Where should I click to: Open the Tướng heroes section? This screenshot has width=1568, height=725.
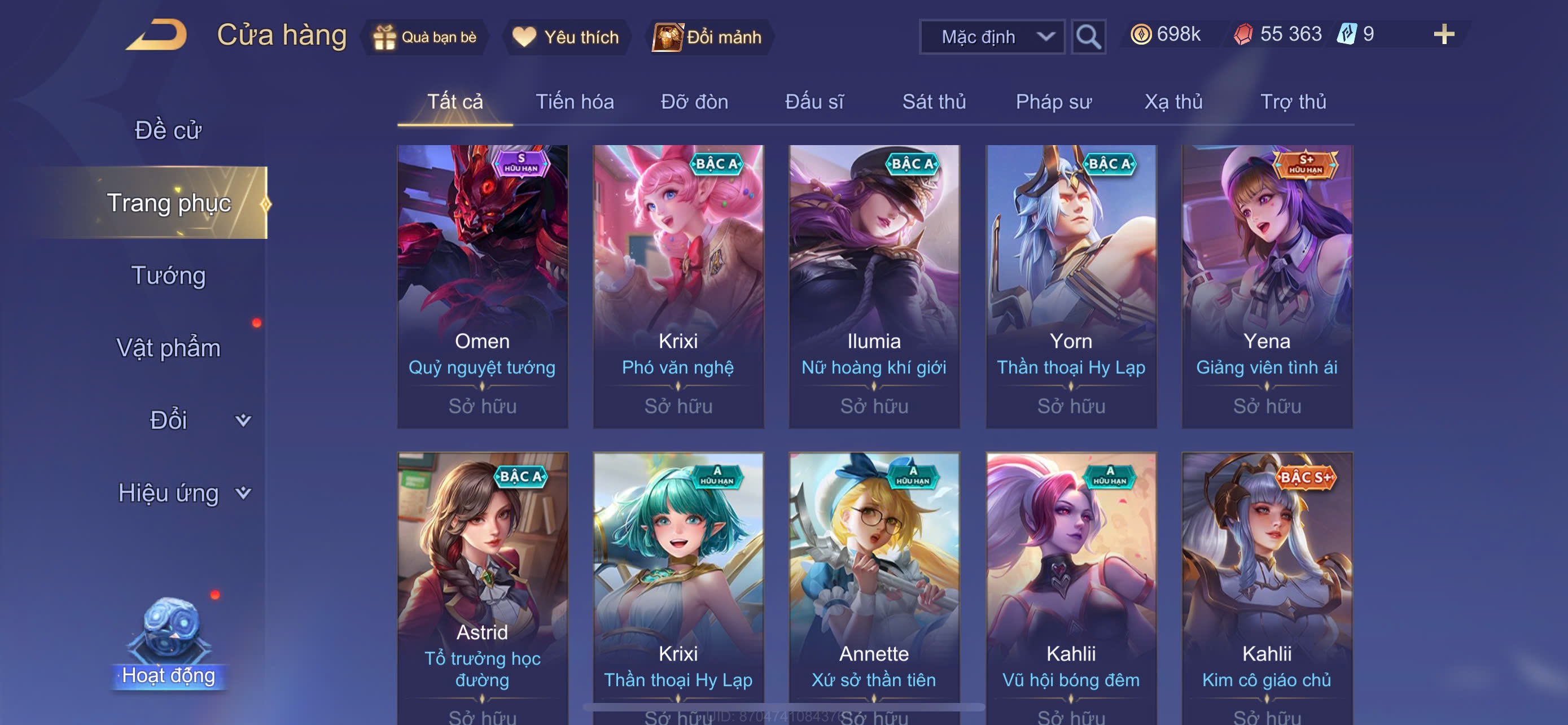tap(168, 275)
